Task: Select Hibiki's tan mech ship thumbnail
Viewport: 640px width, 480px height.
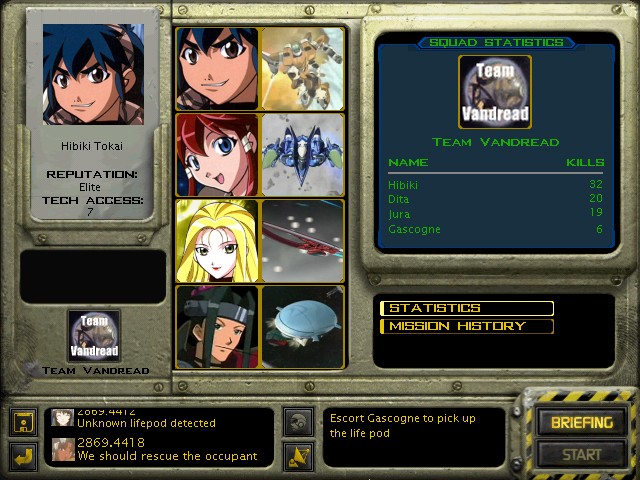Action: pyautogui.click(x=302, y=68)
